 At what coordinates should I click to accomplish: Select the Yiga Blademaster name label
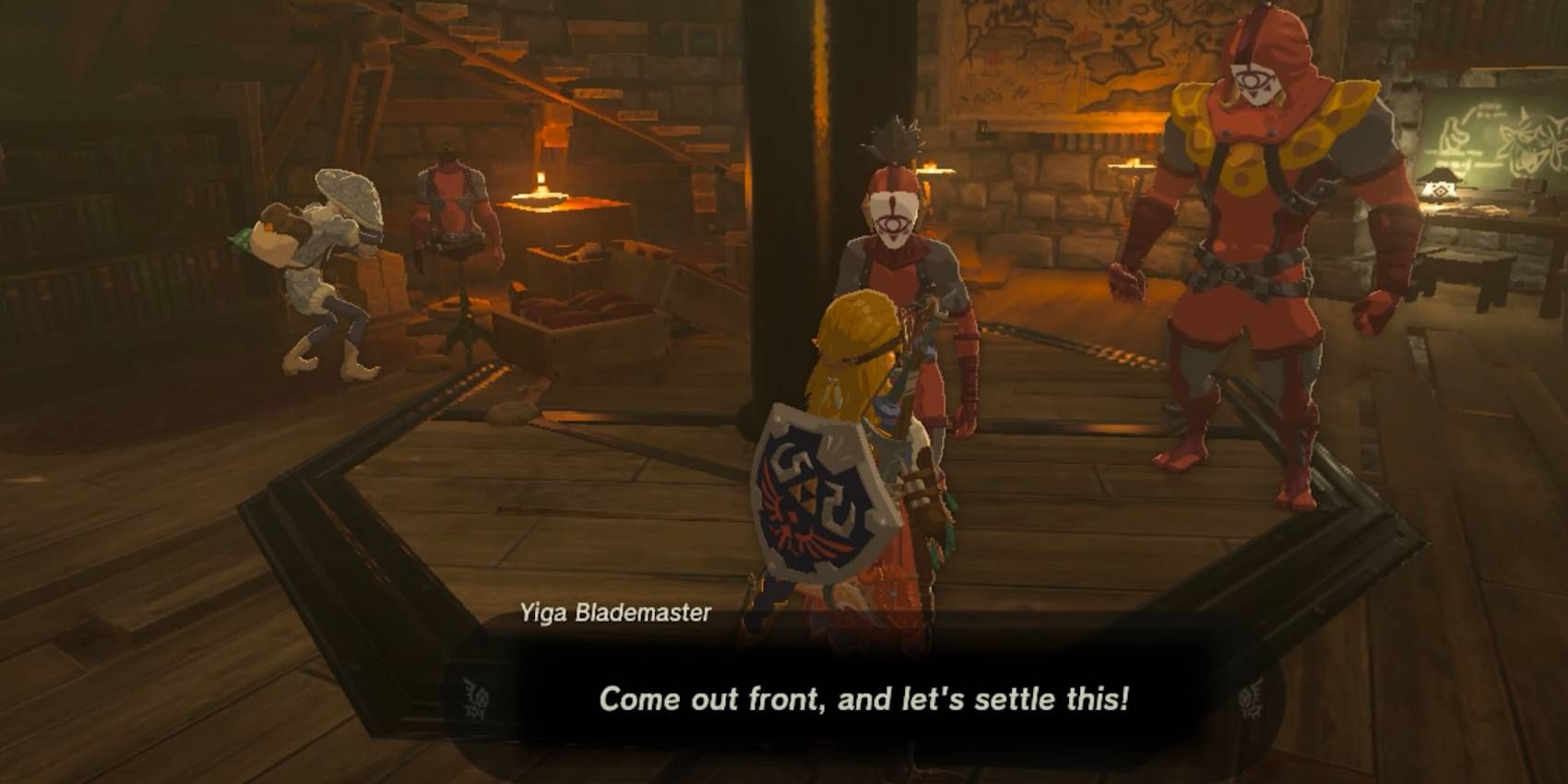point(616,610)
